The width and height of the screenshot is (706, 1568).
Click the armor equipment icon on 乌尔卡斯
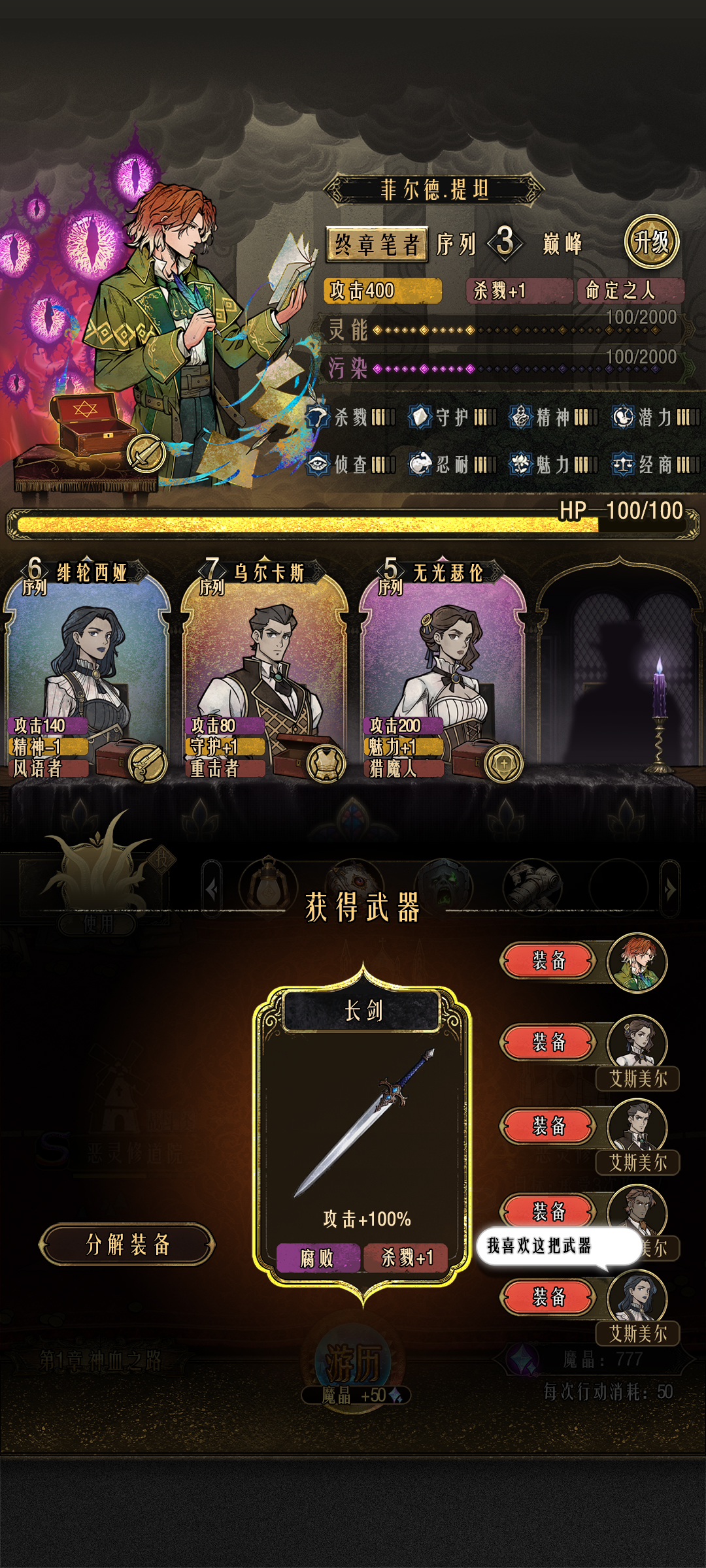click(x=326, y=763)
